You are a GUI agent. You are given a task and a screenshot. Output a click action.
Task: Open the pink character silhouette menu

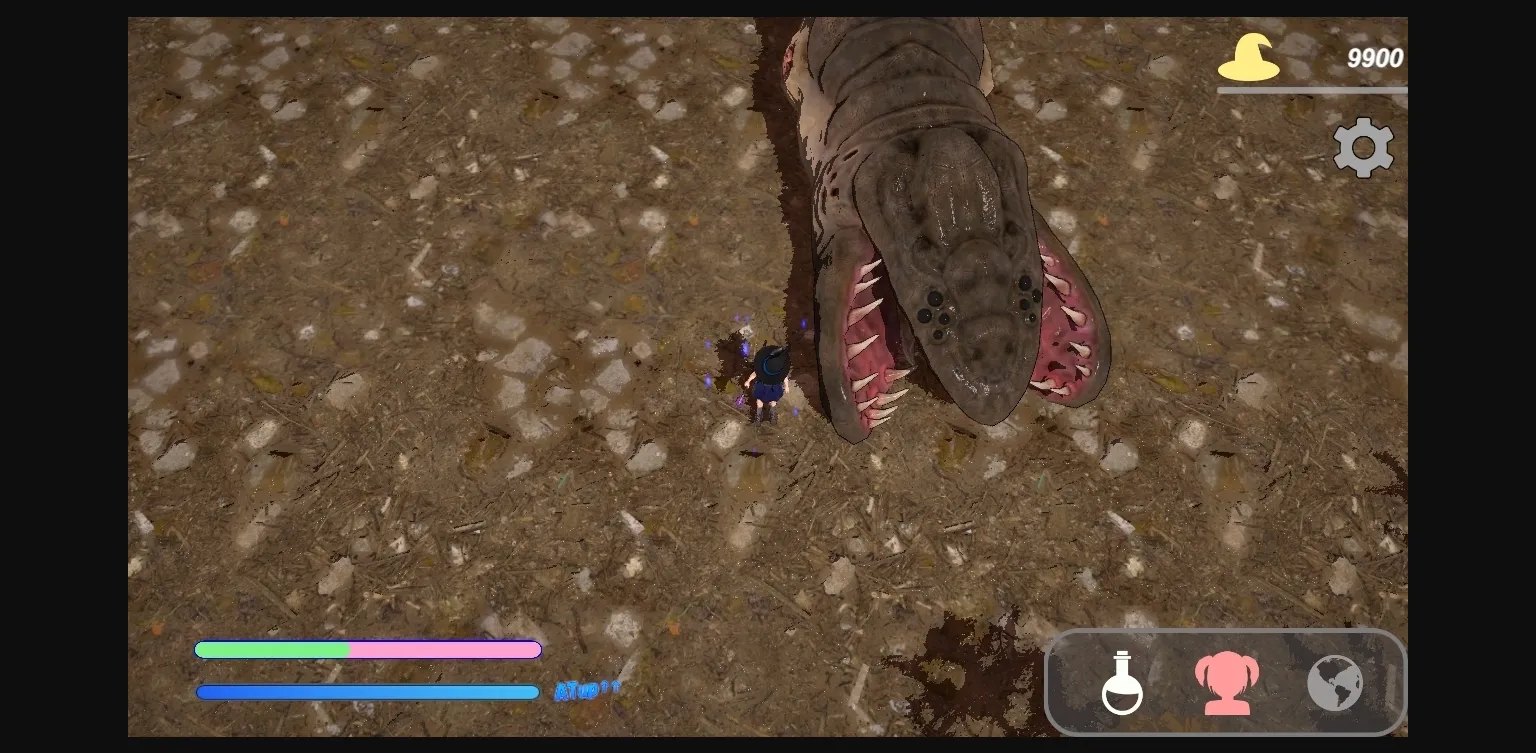tap(1227, 683)
